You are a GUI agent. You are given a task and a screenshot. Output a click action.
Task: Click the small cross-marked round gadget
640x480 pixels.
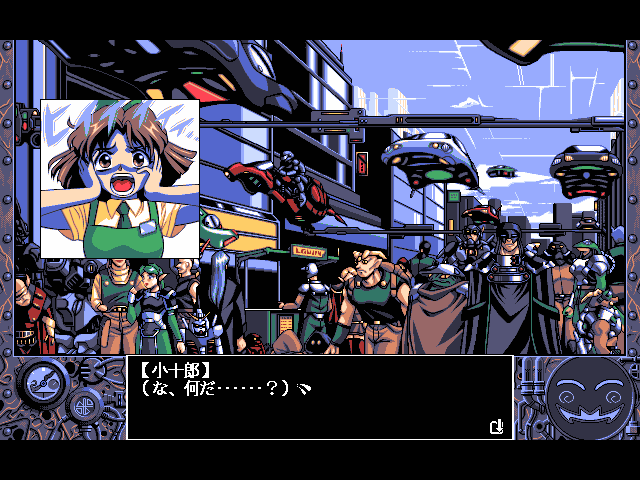84,406
